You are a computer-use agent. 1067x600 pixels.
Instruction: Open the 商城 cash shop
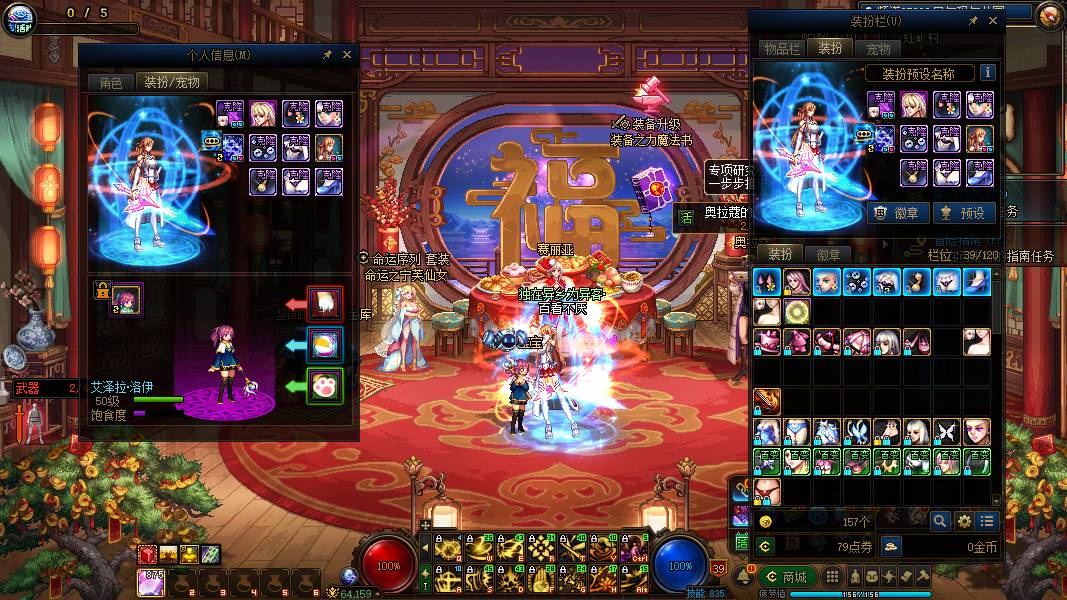[x=785, y=577]
